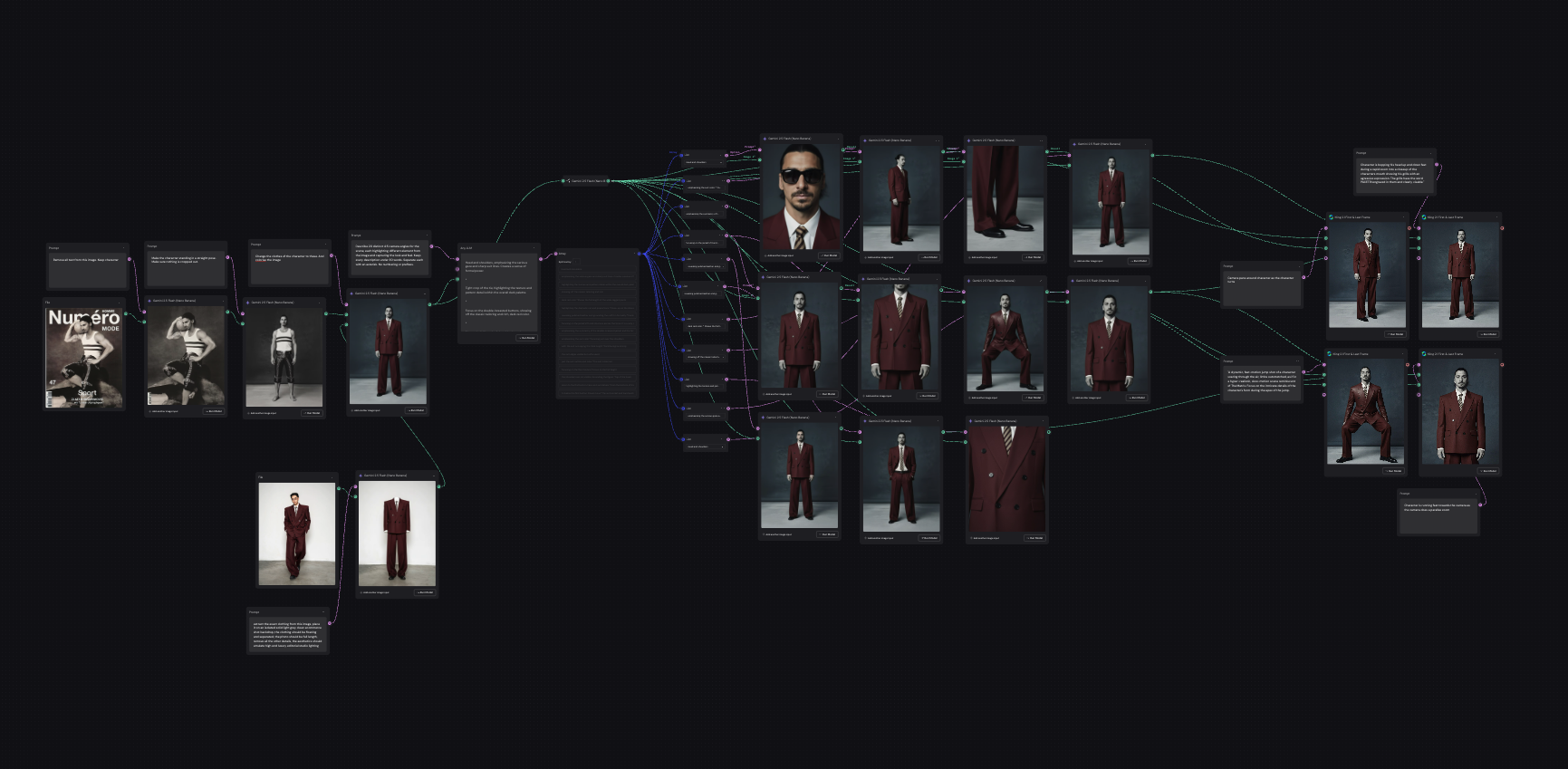This screenshot has height=769, width=1568.
Task: Click the Gemini icon on the trousers closeup node
Action: coord(967,140)
